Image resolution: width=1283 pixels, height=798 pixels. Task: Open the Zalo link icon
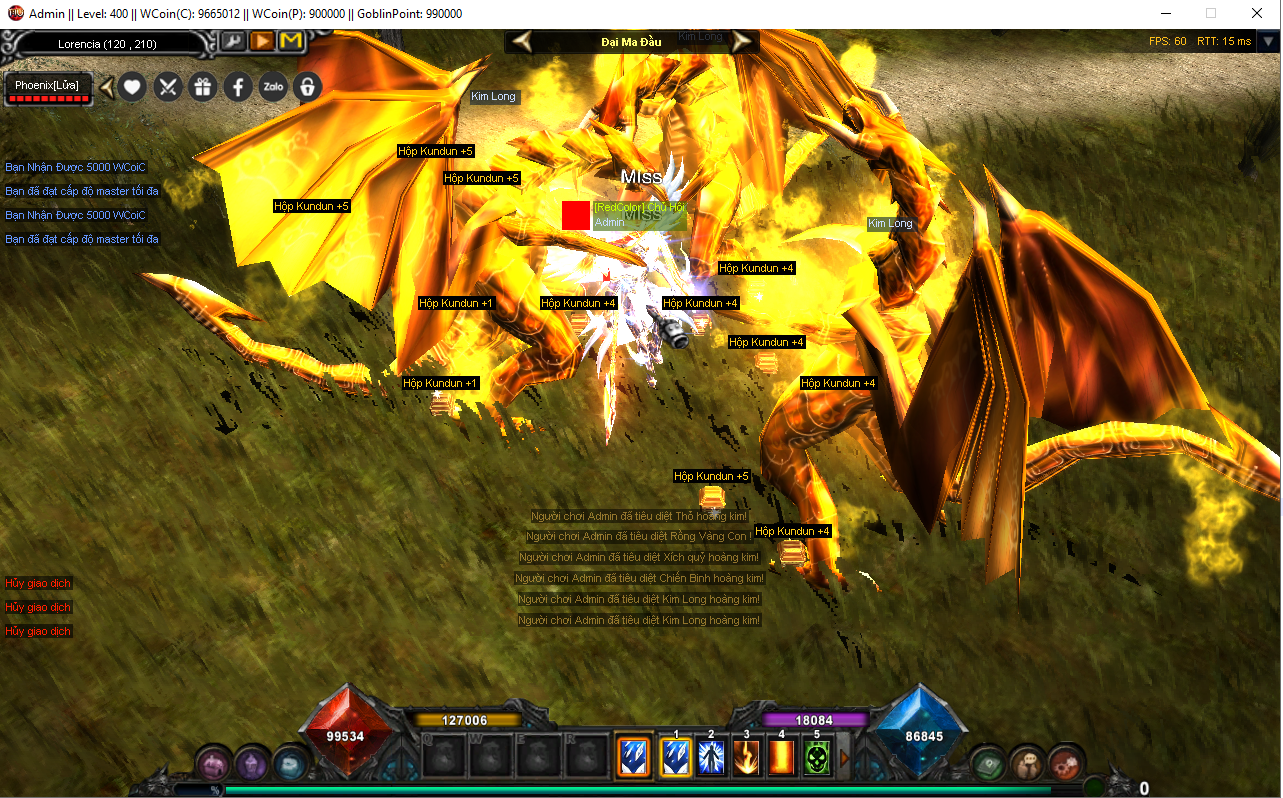(x=273, y=87)
